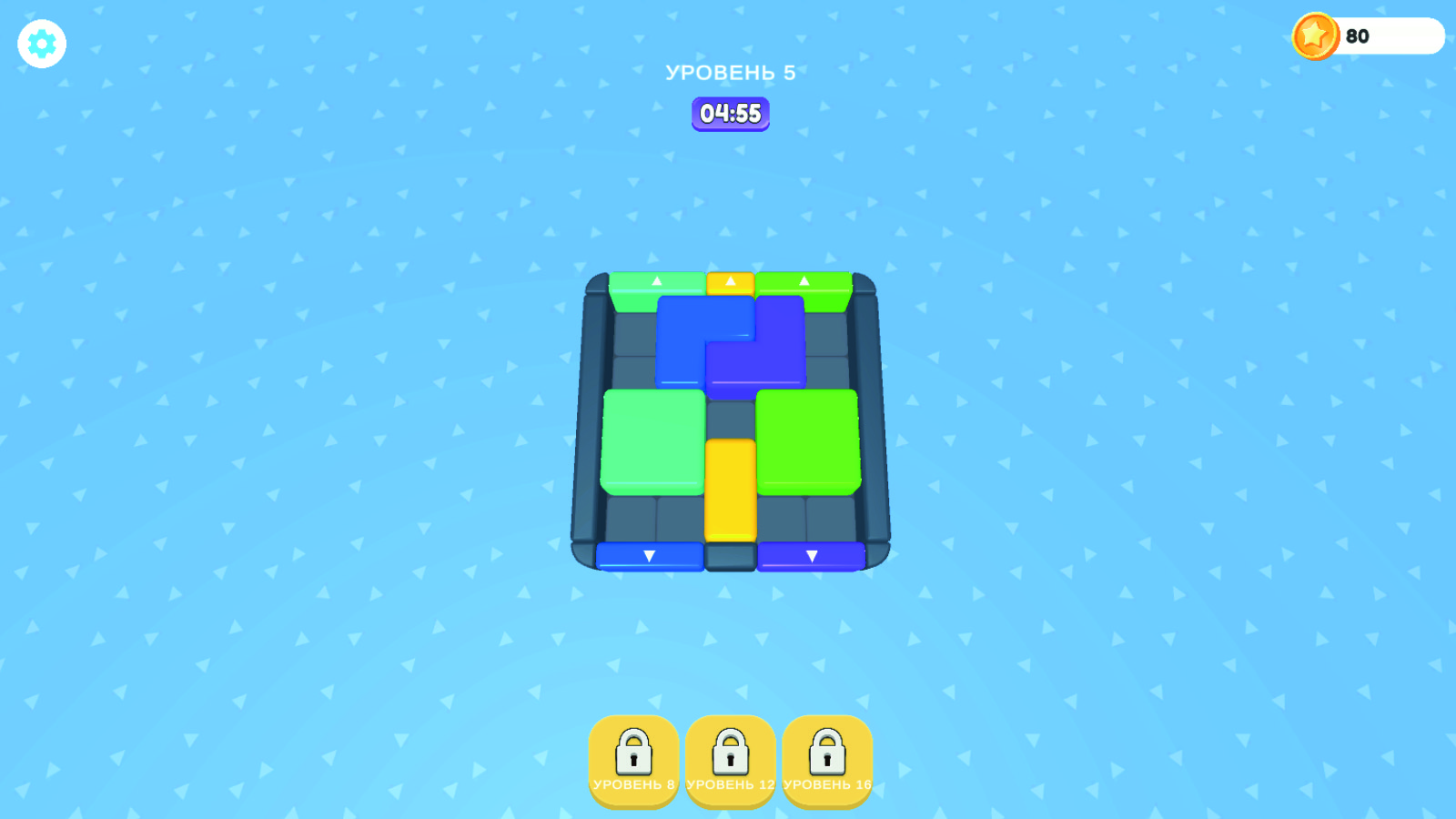Open the settings gear icon
This screenshot has height=819, width=1456.
point(41,43)
